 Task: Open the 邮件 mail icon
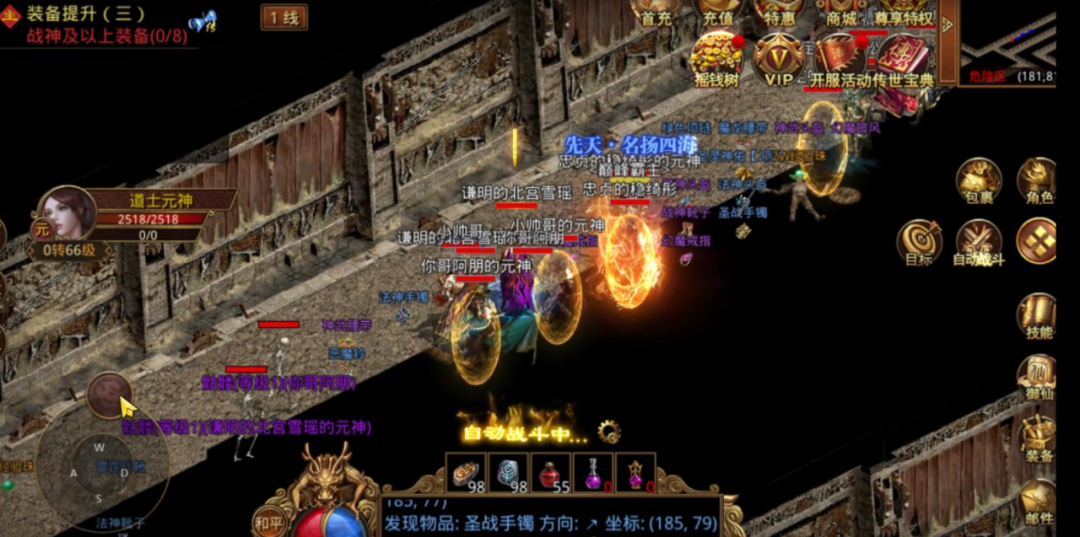coord(1038,500)
